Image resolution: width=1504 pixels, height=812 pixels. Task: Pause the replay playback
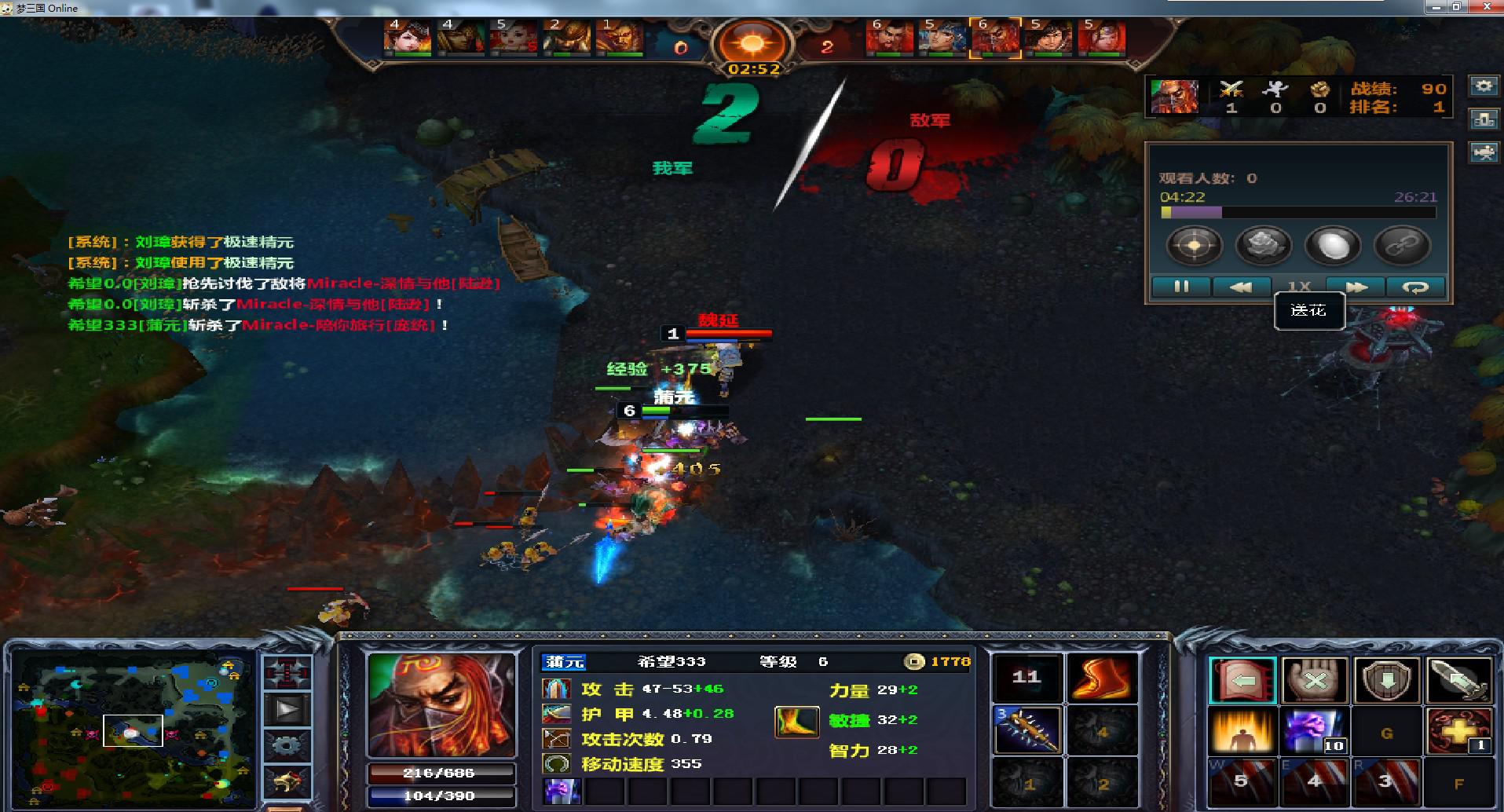click(x=1180, y=287)
